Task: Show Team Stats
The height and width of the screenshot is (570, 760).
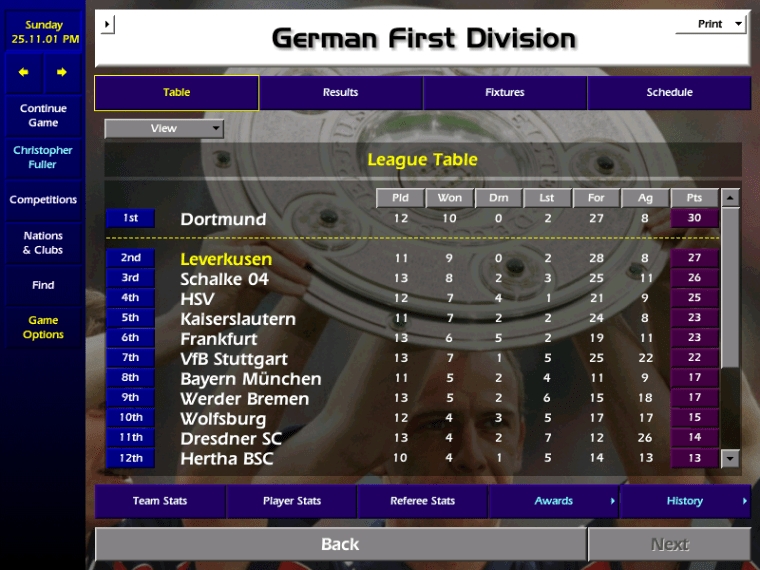Action: pyautogui.click(x=160, y=501)
